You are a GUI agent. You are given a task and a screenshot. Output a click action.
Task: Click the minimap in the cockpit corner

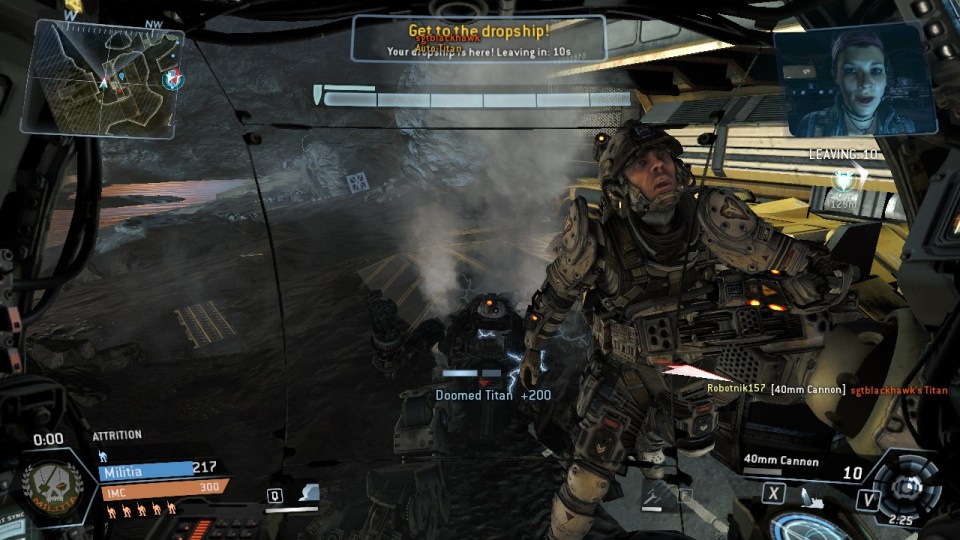(102, 78)
